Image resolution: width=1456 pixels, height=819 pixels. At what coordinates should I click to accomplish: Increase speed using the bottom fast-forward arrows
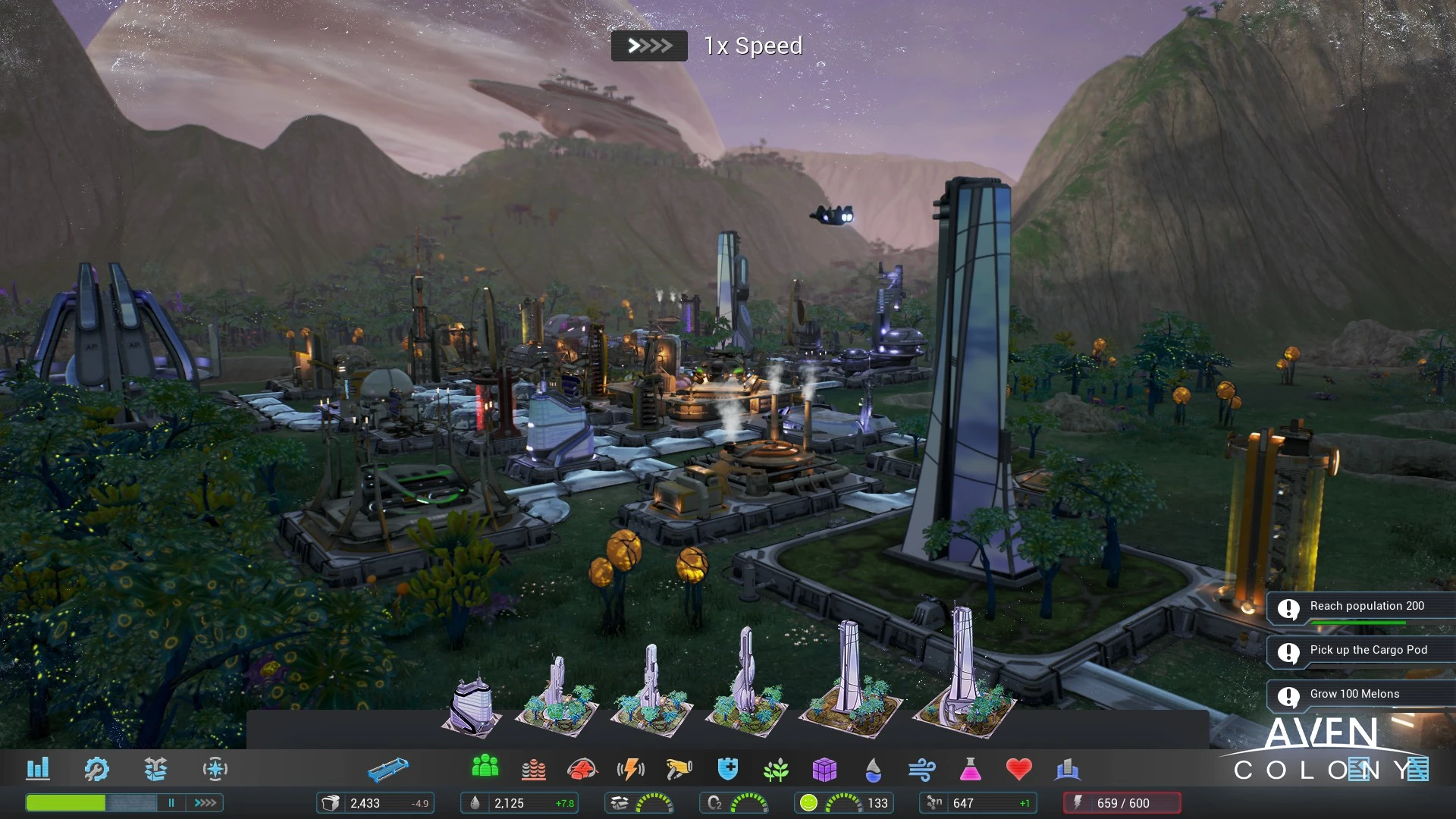click(206, 802)
